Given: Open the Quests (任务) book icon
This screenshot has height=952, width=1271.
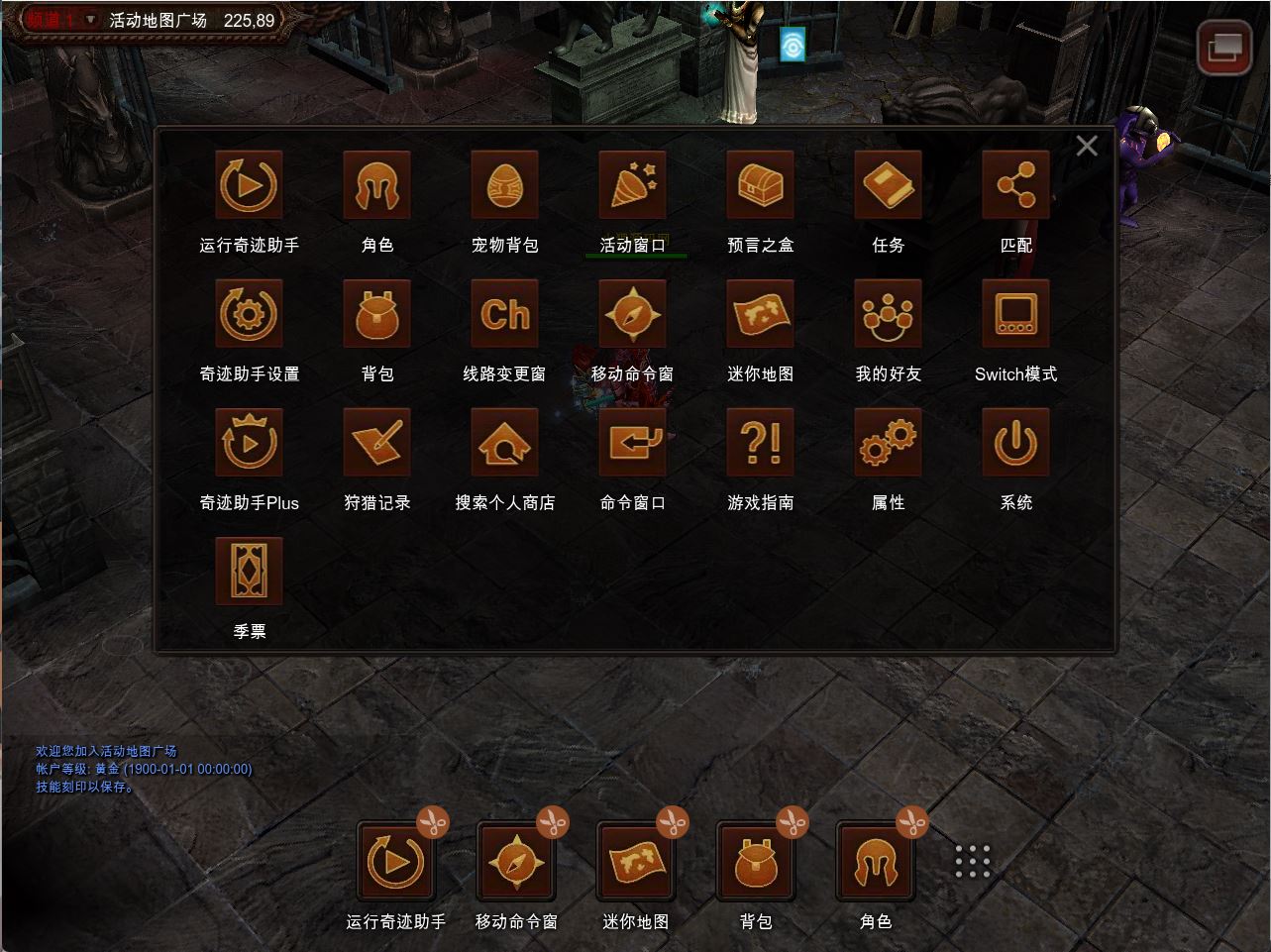Looking at the screenshot, I should [x=889, y=185].
